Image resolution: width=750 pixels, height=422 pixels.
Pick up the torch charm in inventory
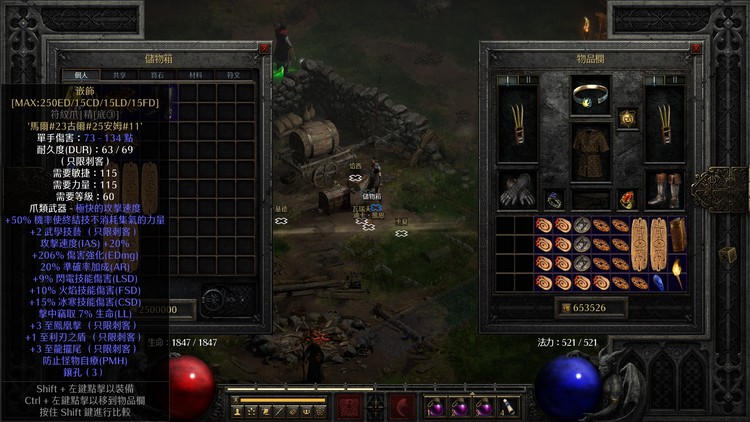[x=678, y=272]
